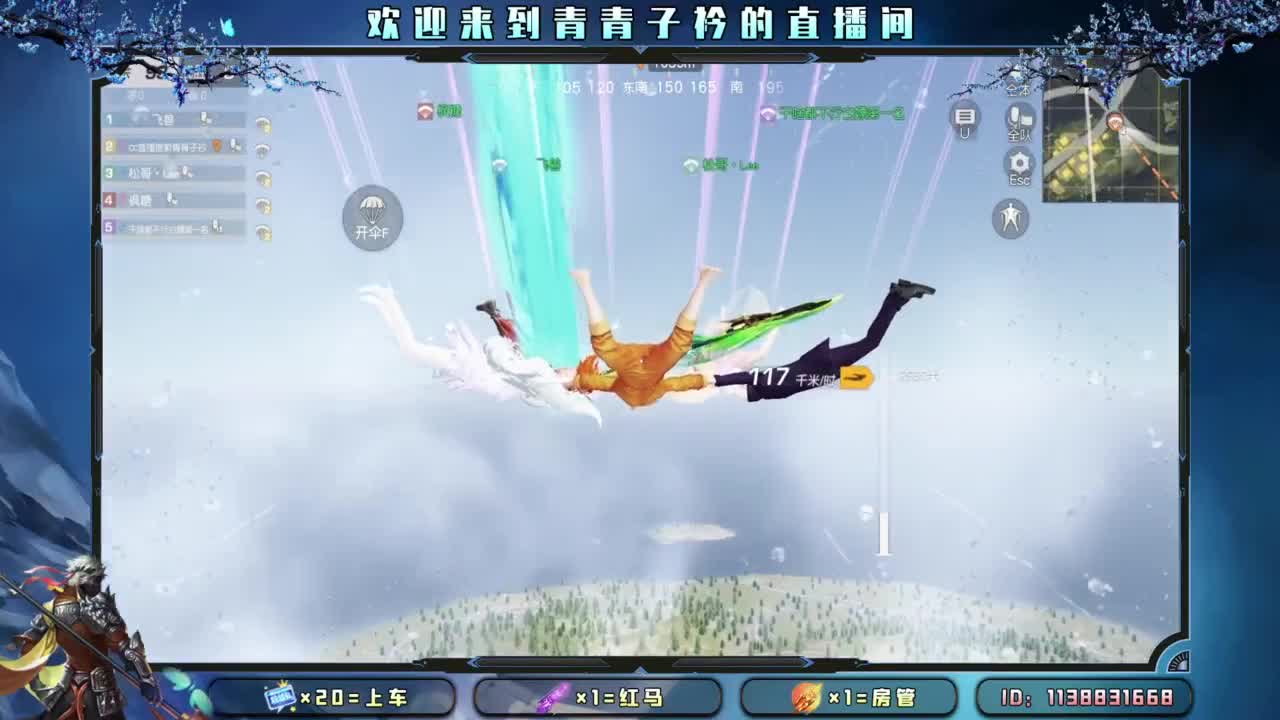1280x720 pixels.
Task: Click the character pose icon below Esc
Action: [1010, 218]
